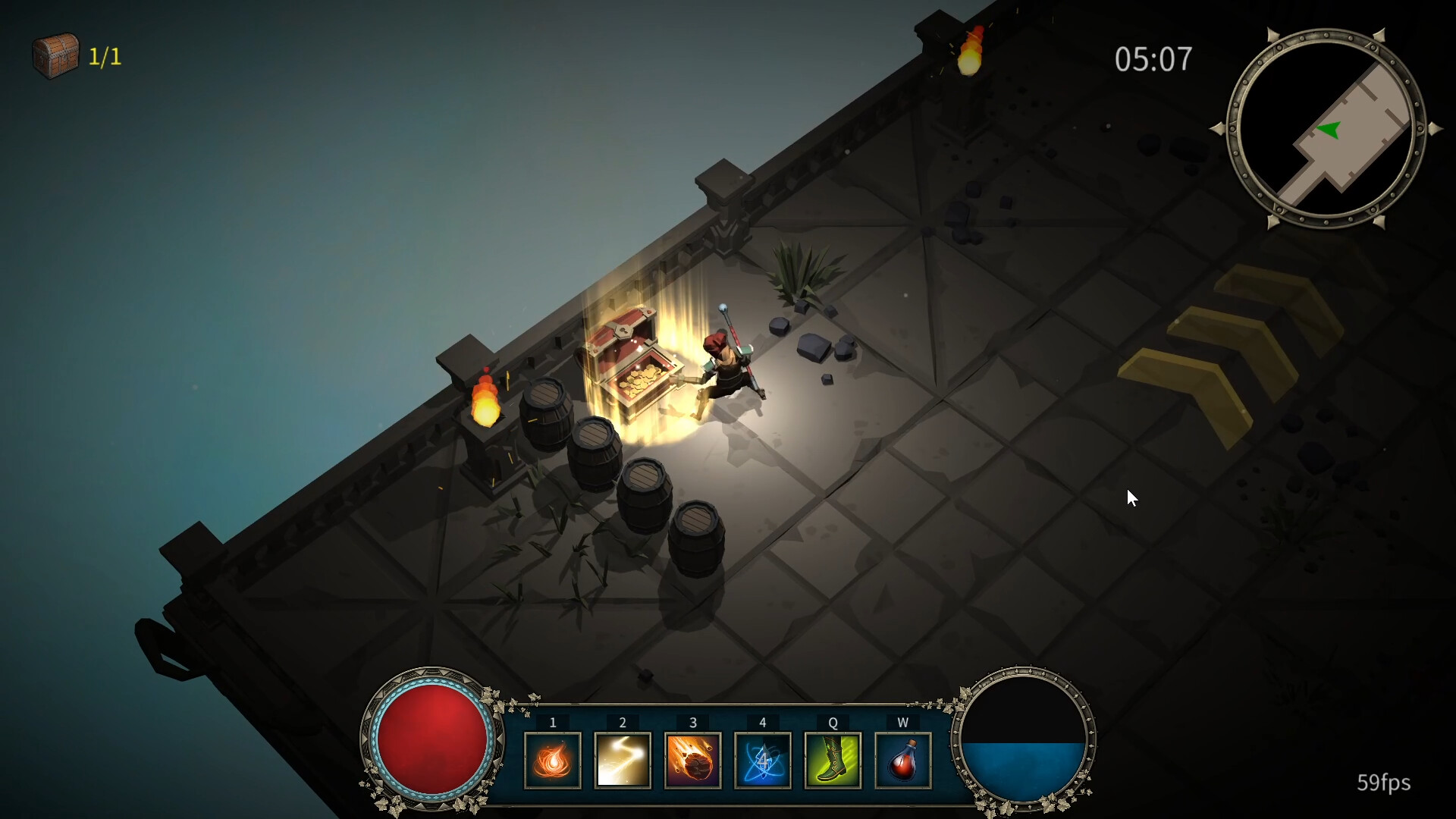Image resolution: width=1456 pixels, height=819 pixels.
Task: Cast the Meteor skill in slot 3
Action: (692, 761)
